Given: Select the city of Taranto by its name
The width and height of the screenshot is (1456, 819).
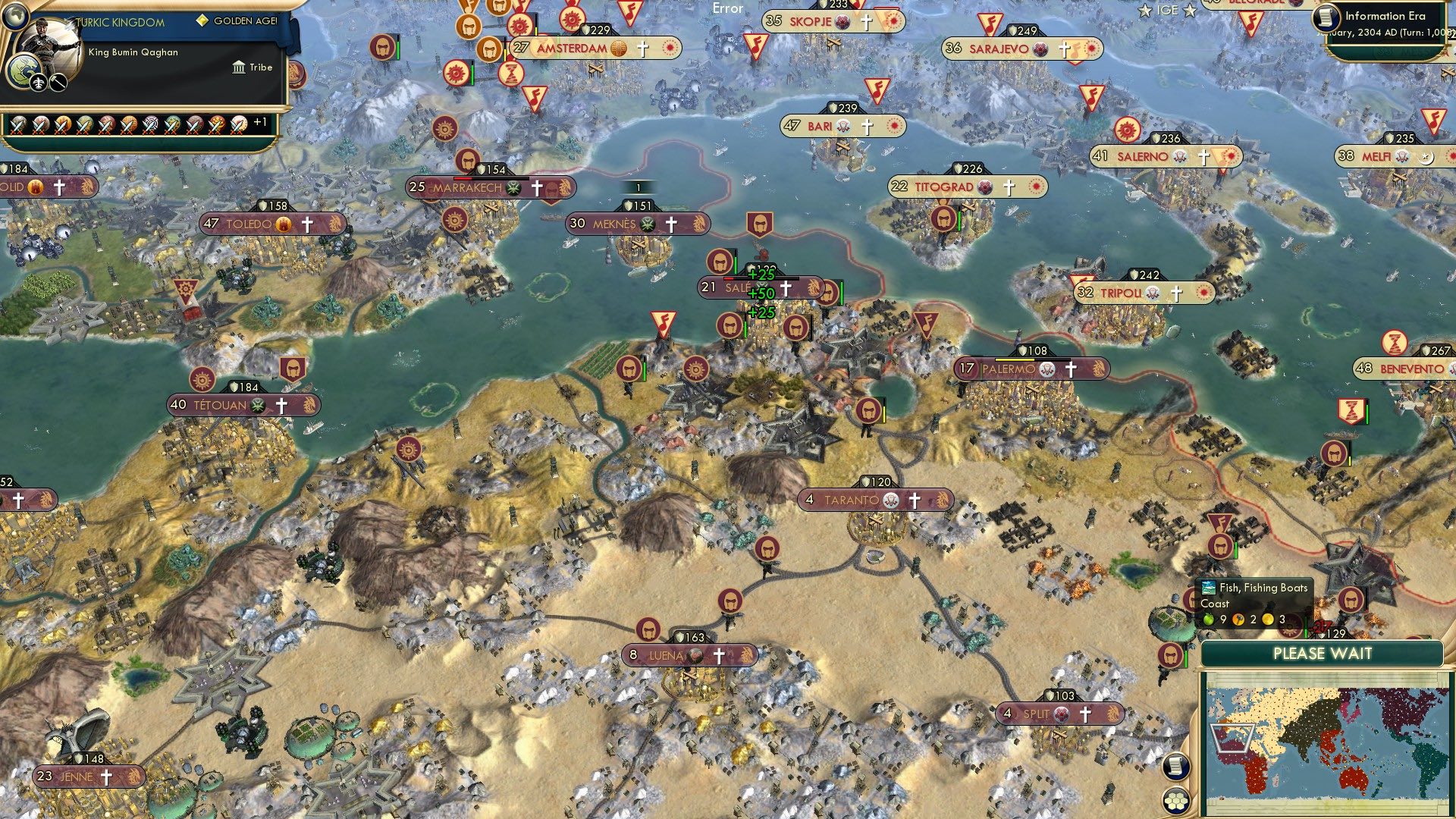Looking at the screenshot, I should tap(851, 500).
